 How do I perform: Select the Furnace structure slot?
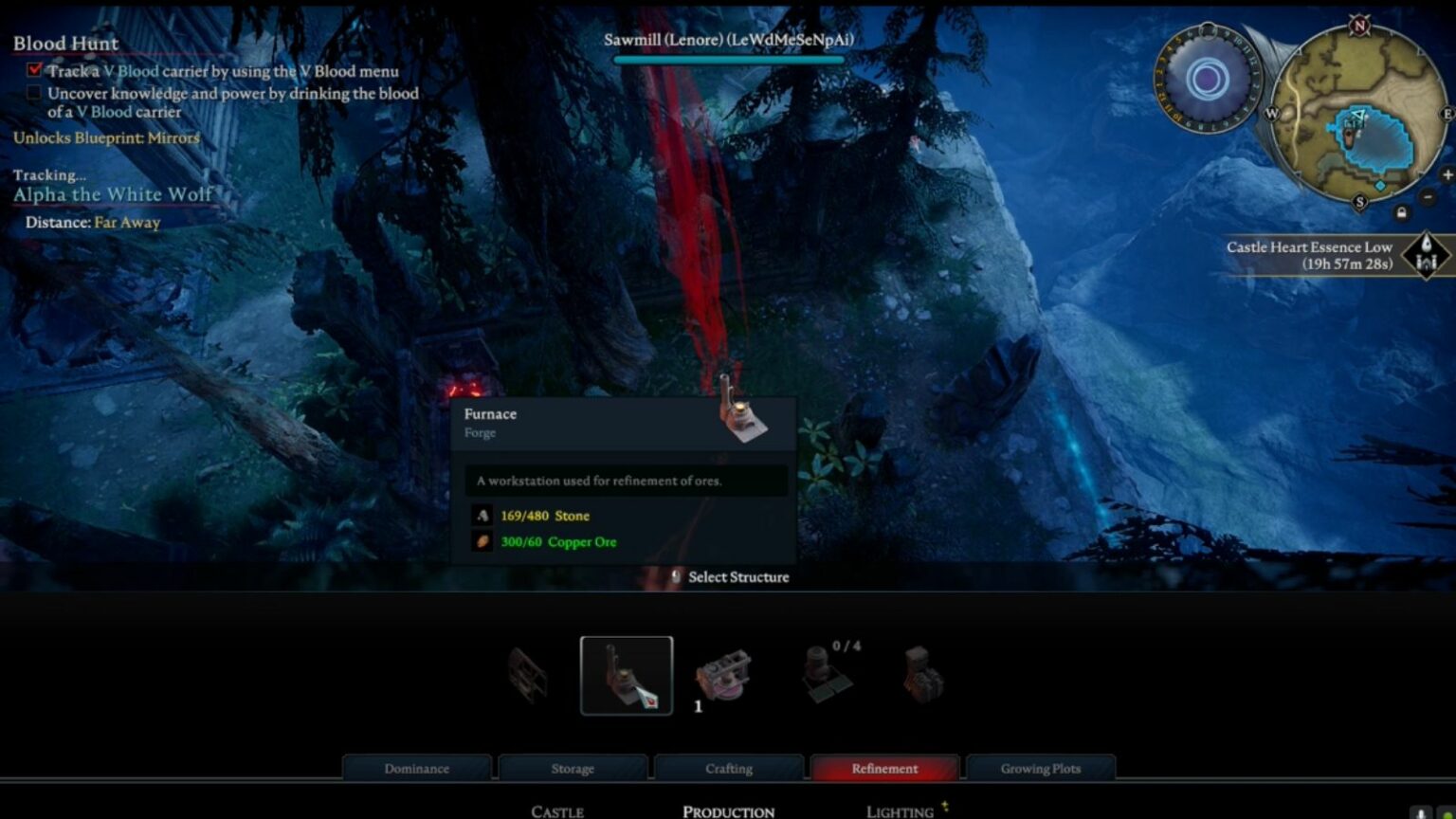[627, 675]
